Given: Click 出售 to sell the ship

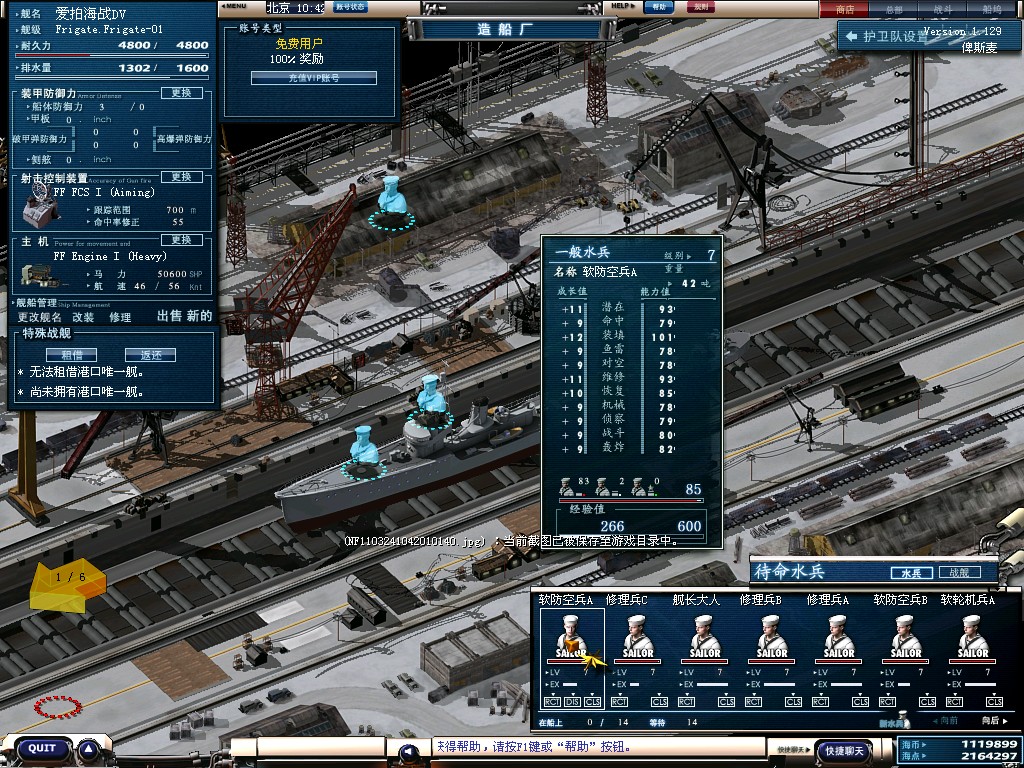Looking at the screenshot, I should (170, 316).
